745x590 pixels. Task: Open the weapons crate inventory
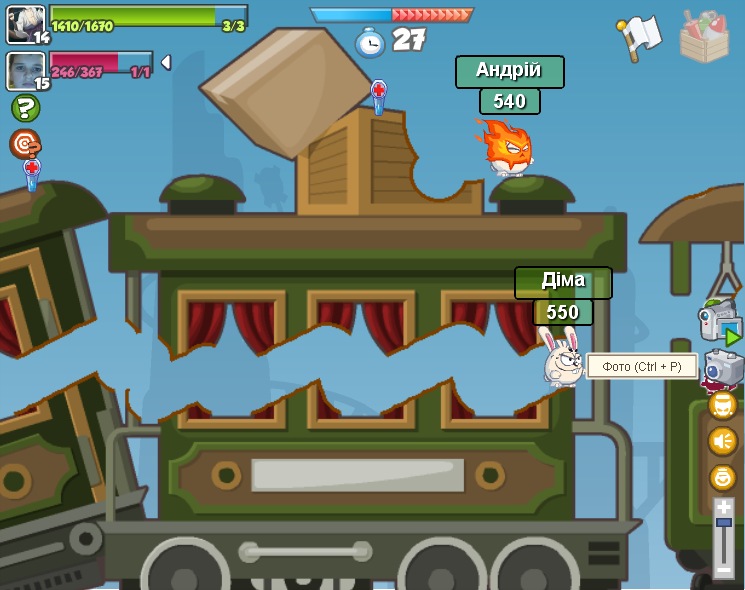[704, 37]
